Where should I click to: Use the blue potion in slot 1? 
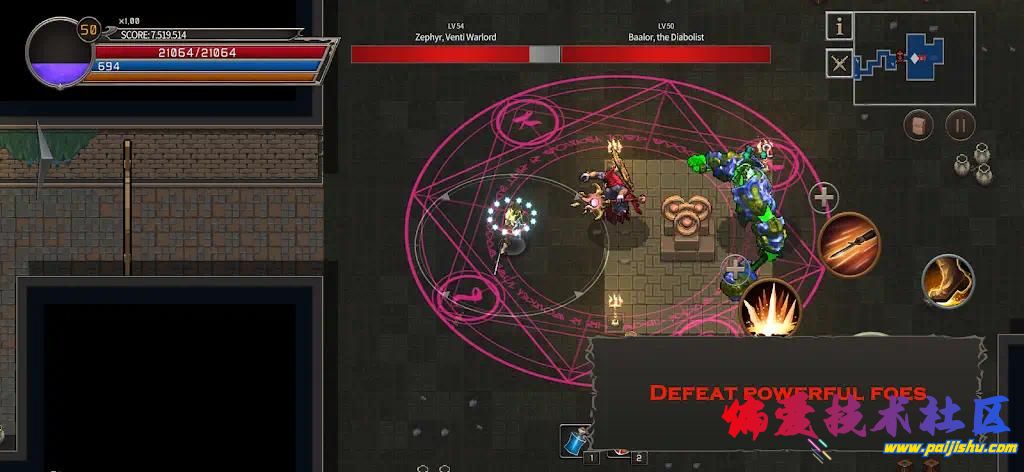click(574, 440)
